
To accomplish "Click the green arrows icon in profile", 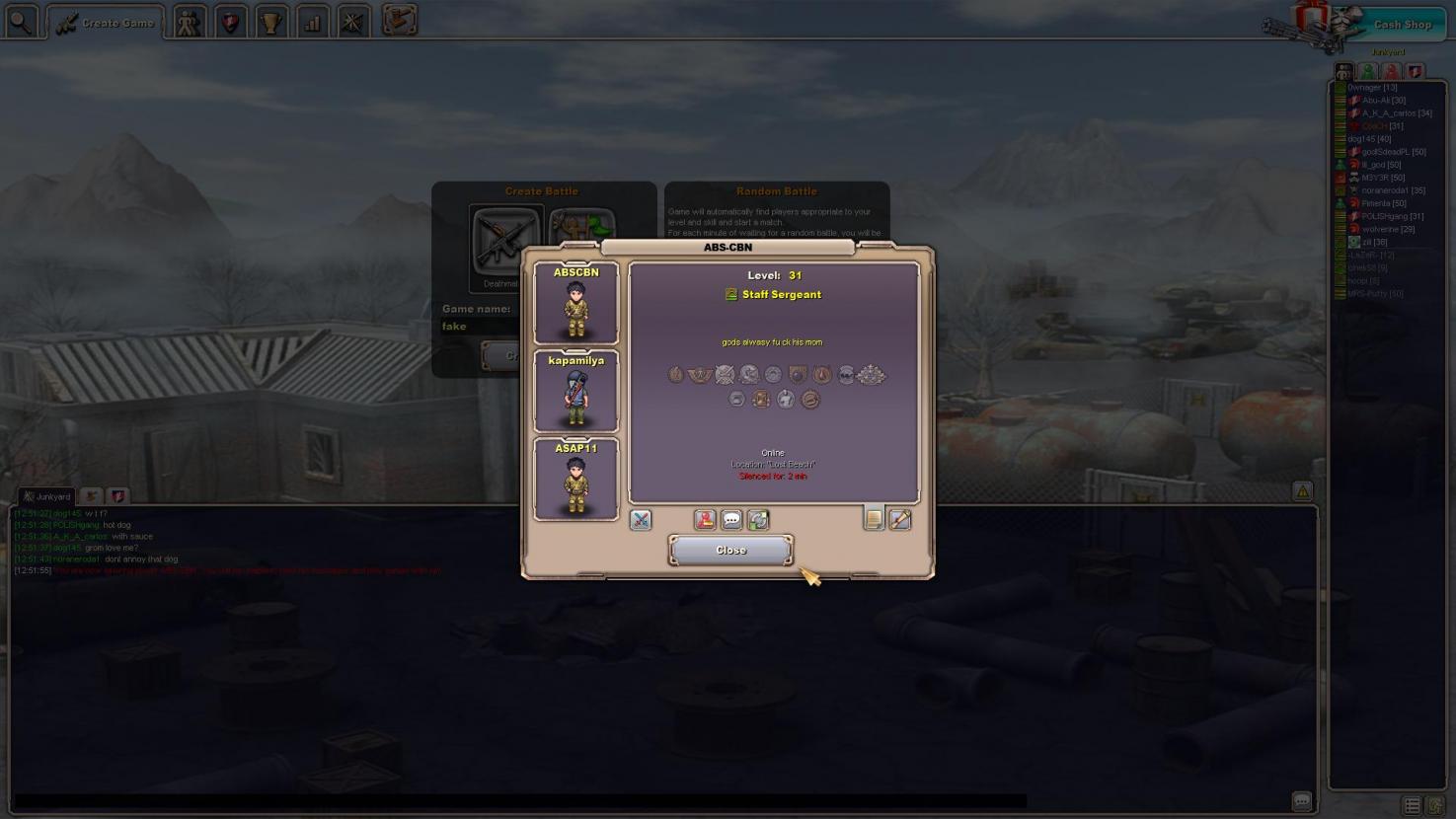I will [758, 520].
